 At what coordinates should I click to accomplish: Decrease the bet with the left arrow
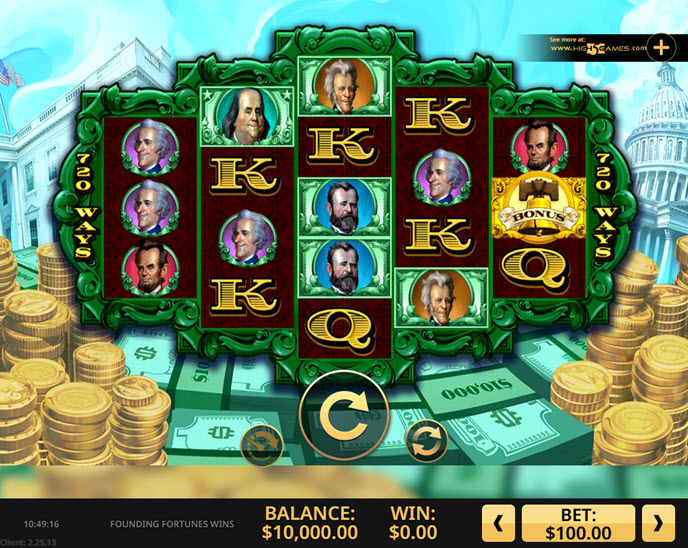tap(499, 522)
